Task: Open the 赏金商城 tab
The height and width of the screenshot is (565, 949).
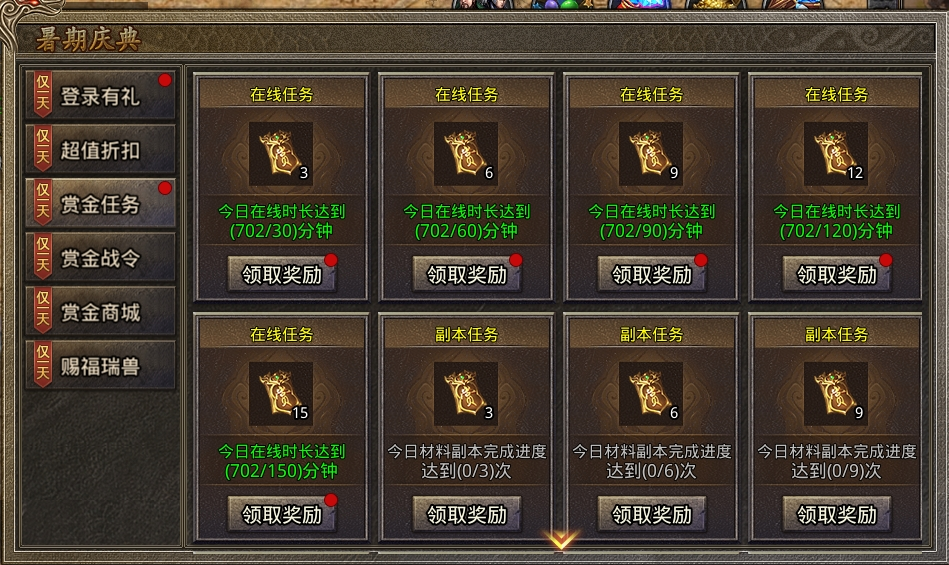Action: (x=100, y=312)
